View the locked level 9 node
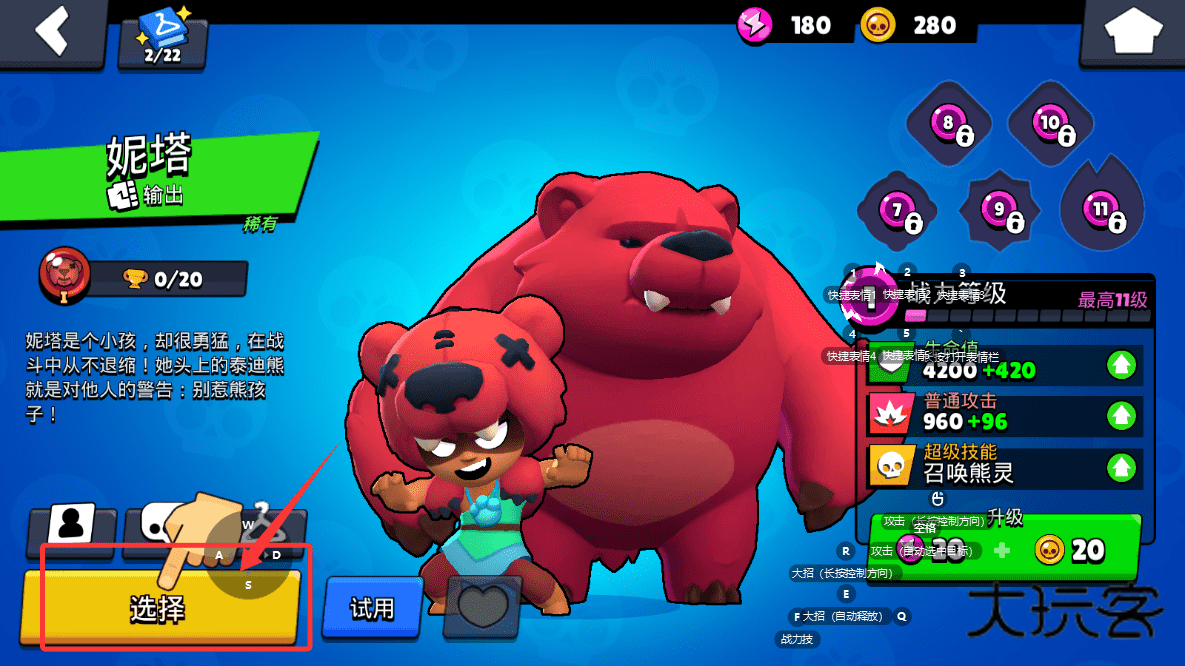The width and height of the screenshot is (1185, 666). (x=999, y=211)
